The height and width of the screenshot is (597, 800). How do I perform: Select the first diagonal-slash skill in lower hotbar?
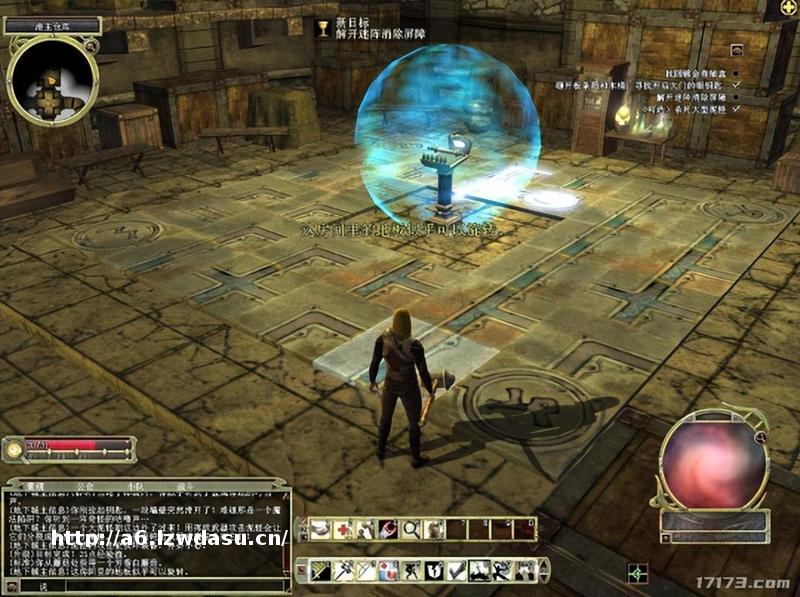click(320, 570)
